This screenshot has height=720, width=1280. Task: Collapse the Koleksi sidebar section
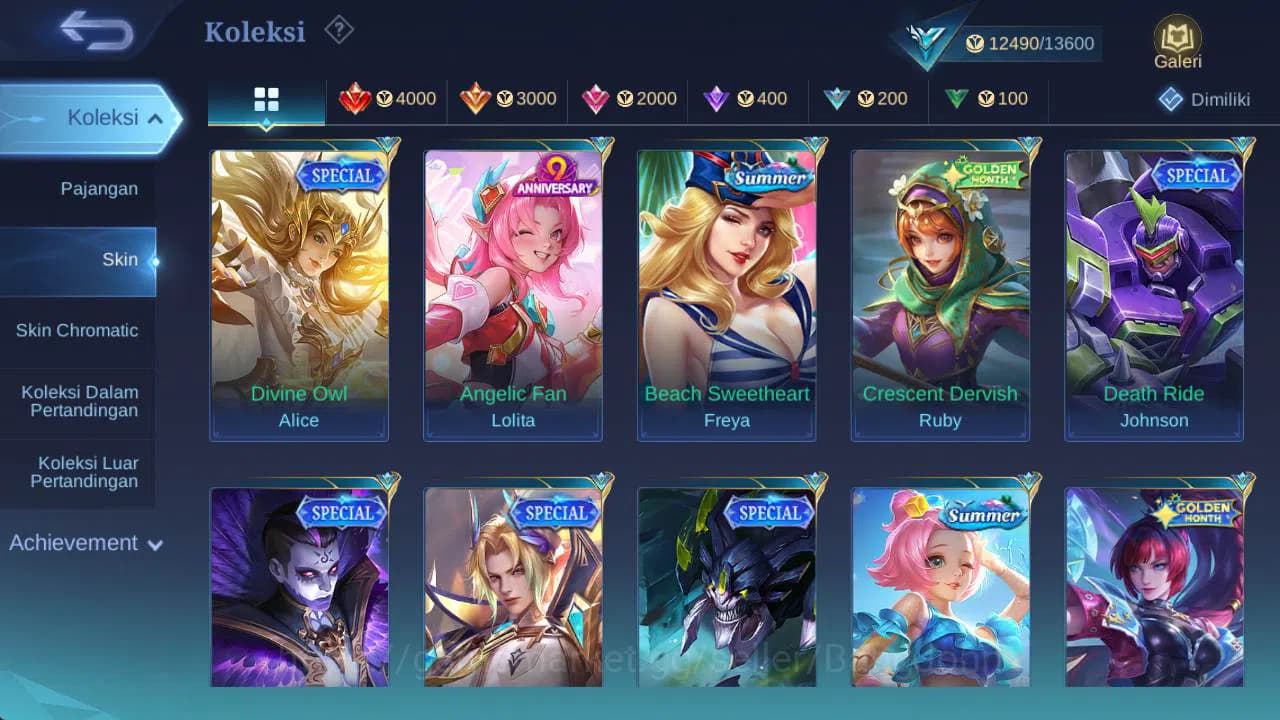pyautogui.click(x=90, y=117)
